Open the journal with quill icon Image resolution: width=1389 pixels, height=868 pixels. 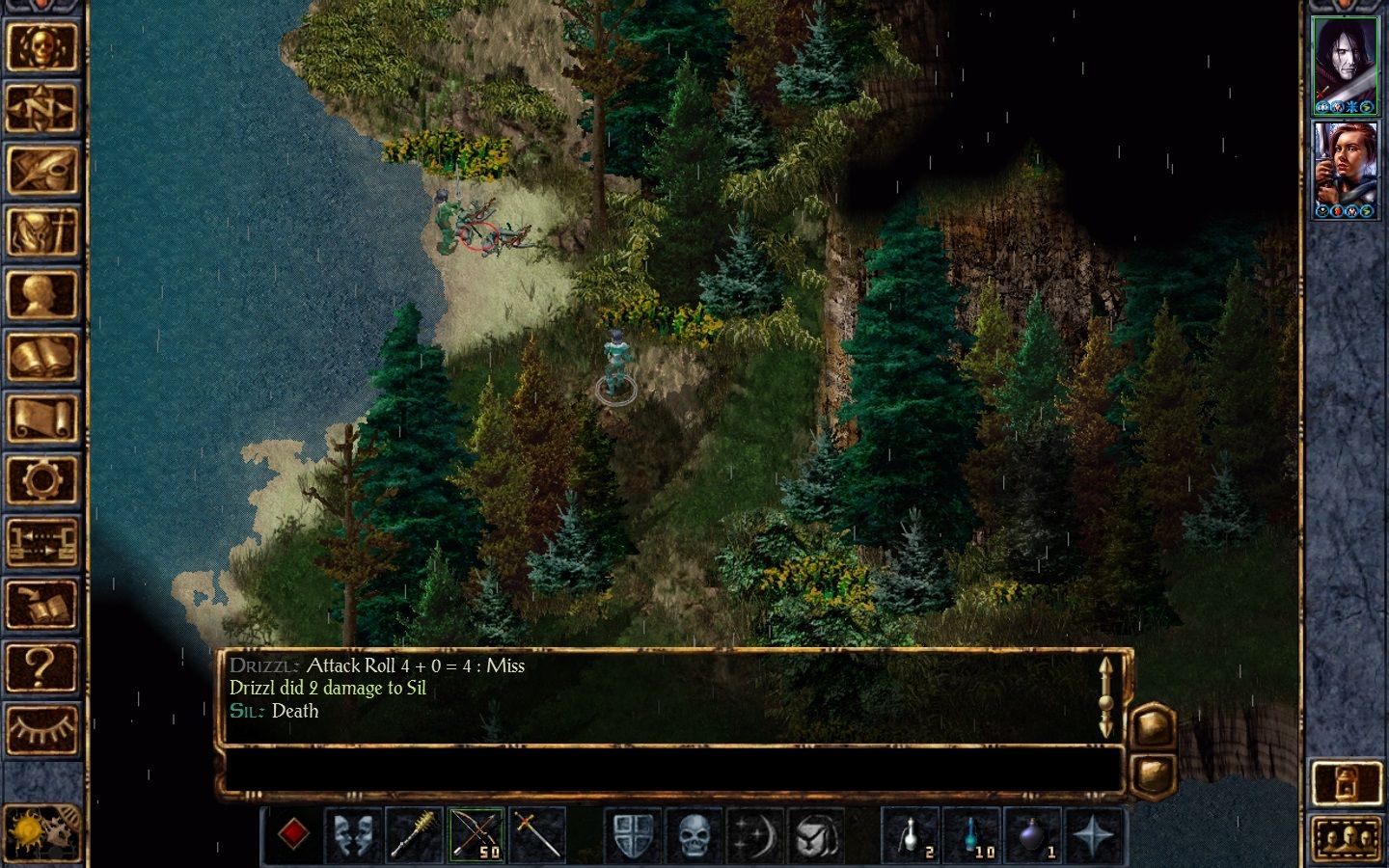41,171
